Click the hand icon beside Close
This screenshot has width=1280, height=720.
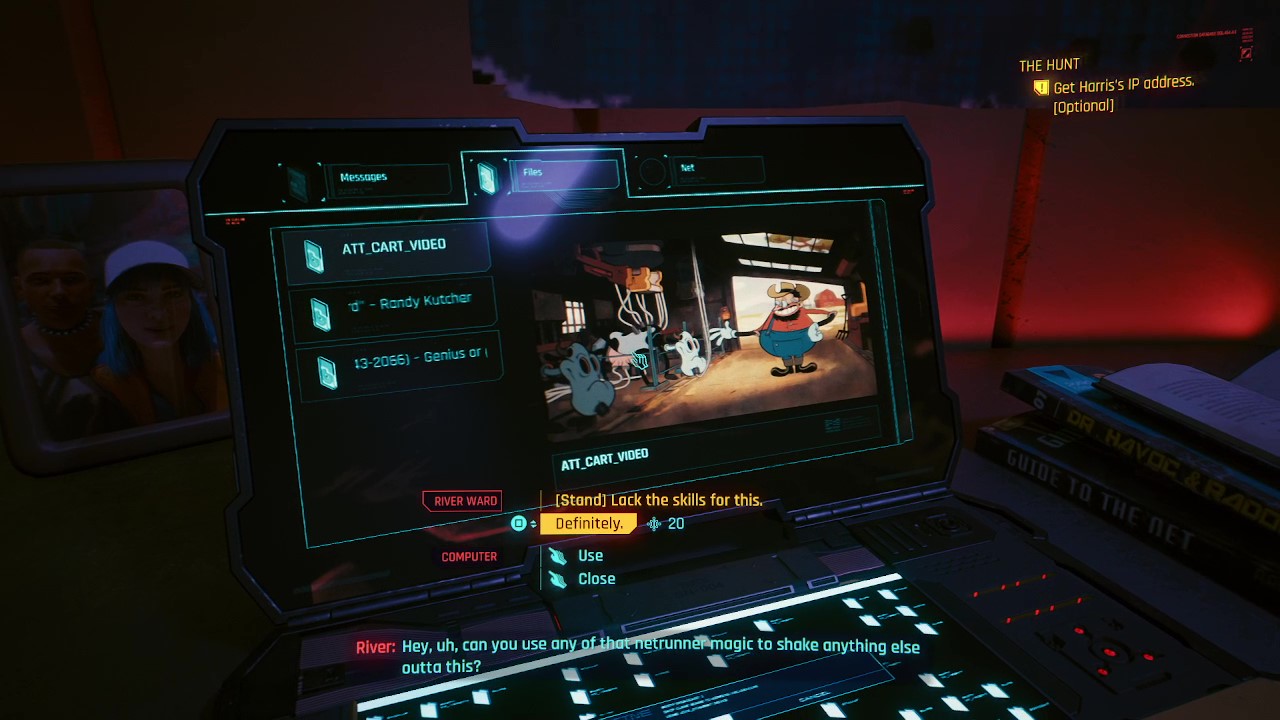[x=559, y=578]
